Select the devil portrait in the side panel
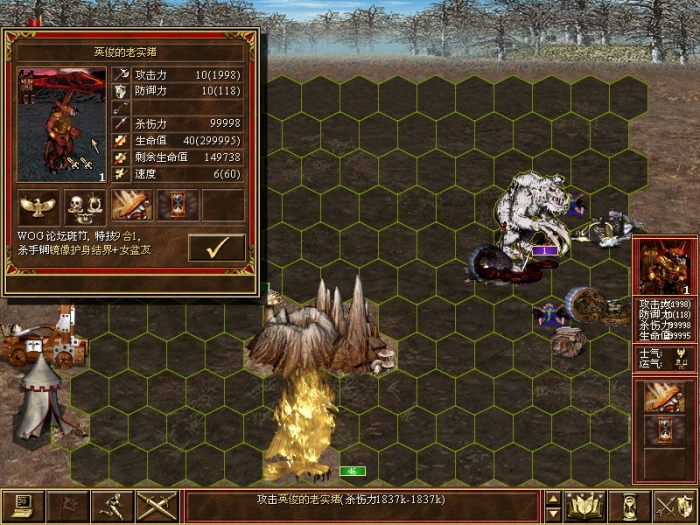This screenshot has width=700, height=525. click(664, 267)
